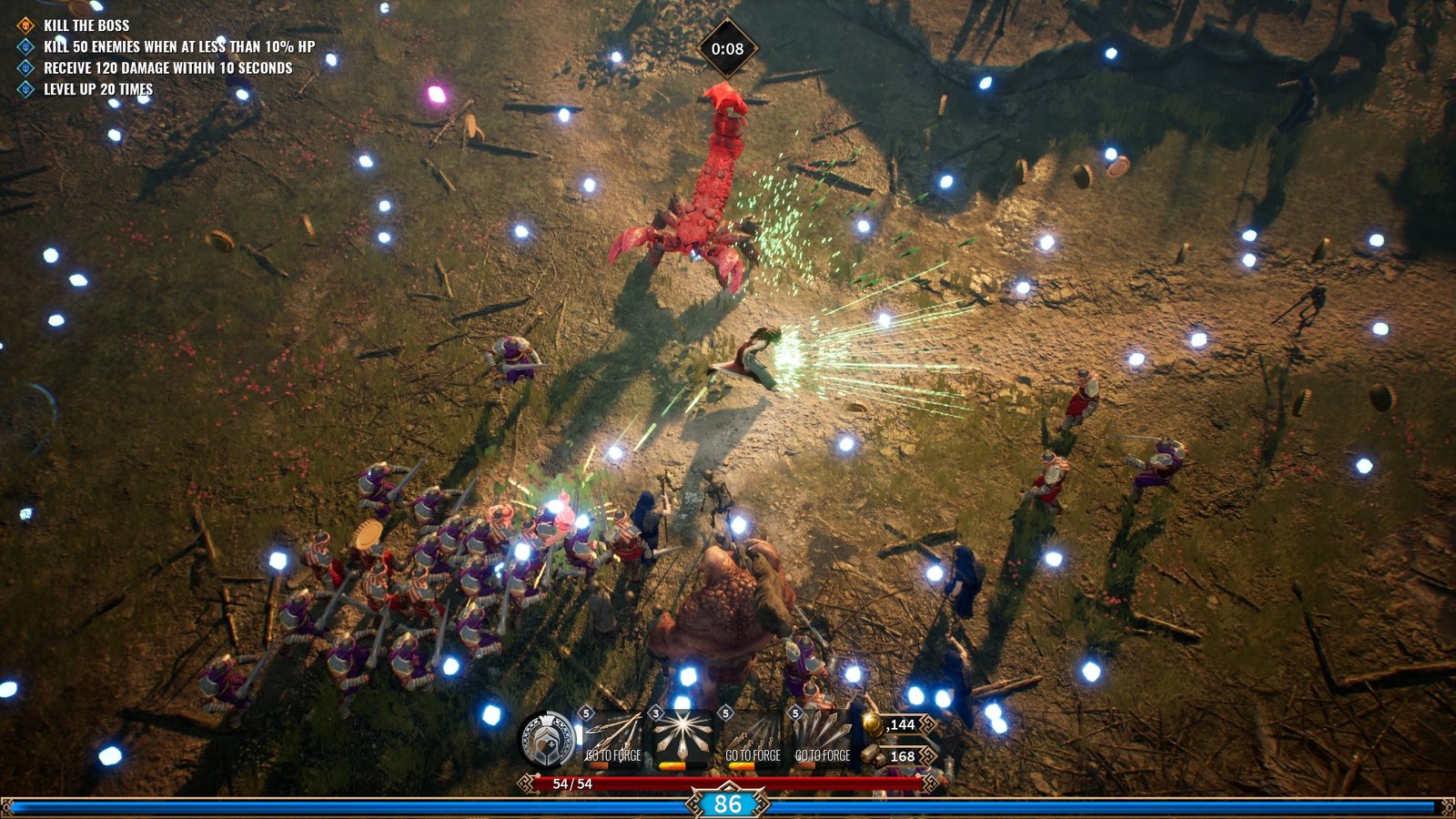1456x819 pixels.
Task: Click the Receive 120 Damage objective
Action: (x=167, y=68)
